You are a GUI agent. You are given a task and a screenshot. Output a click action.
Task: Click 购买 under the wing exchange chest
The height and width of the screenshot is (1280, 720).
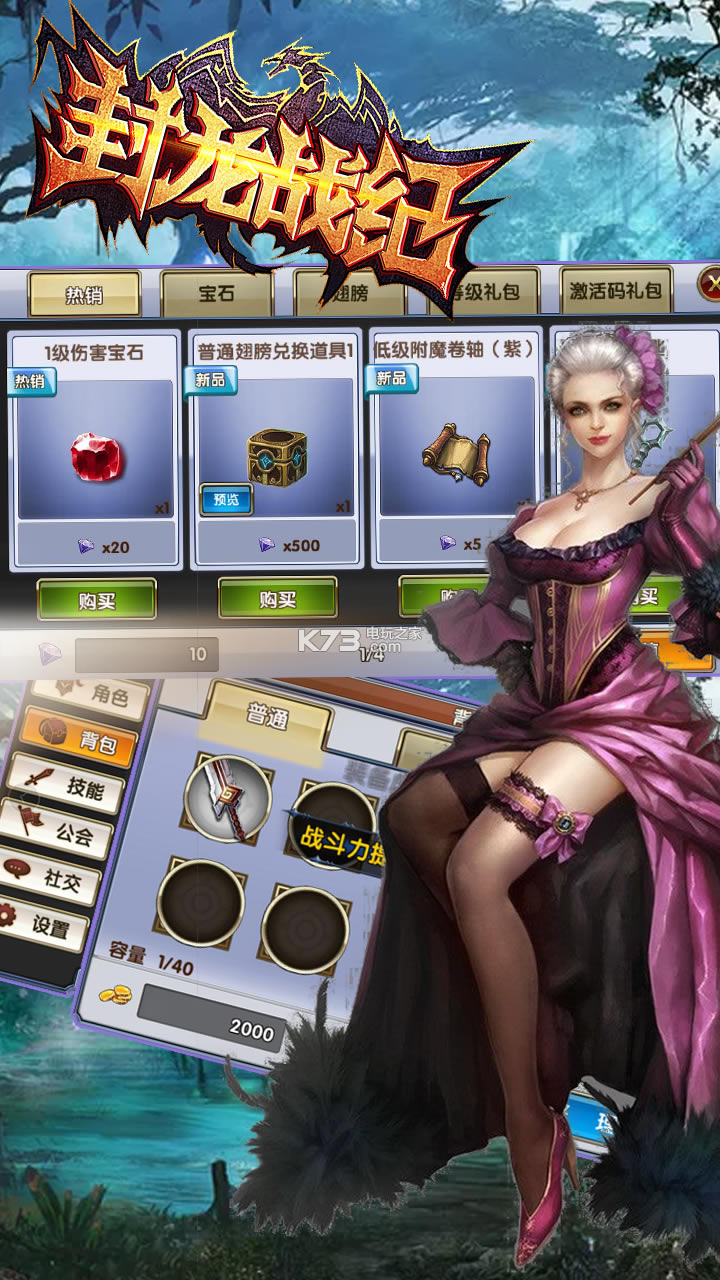277,599
